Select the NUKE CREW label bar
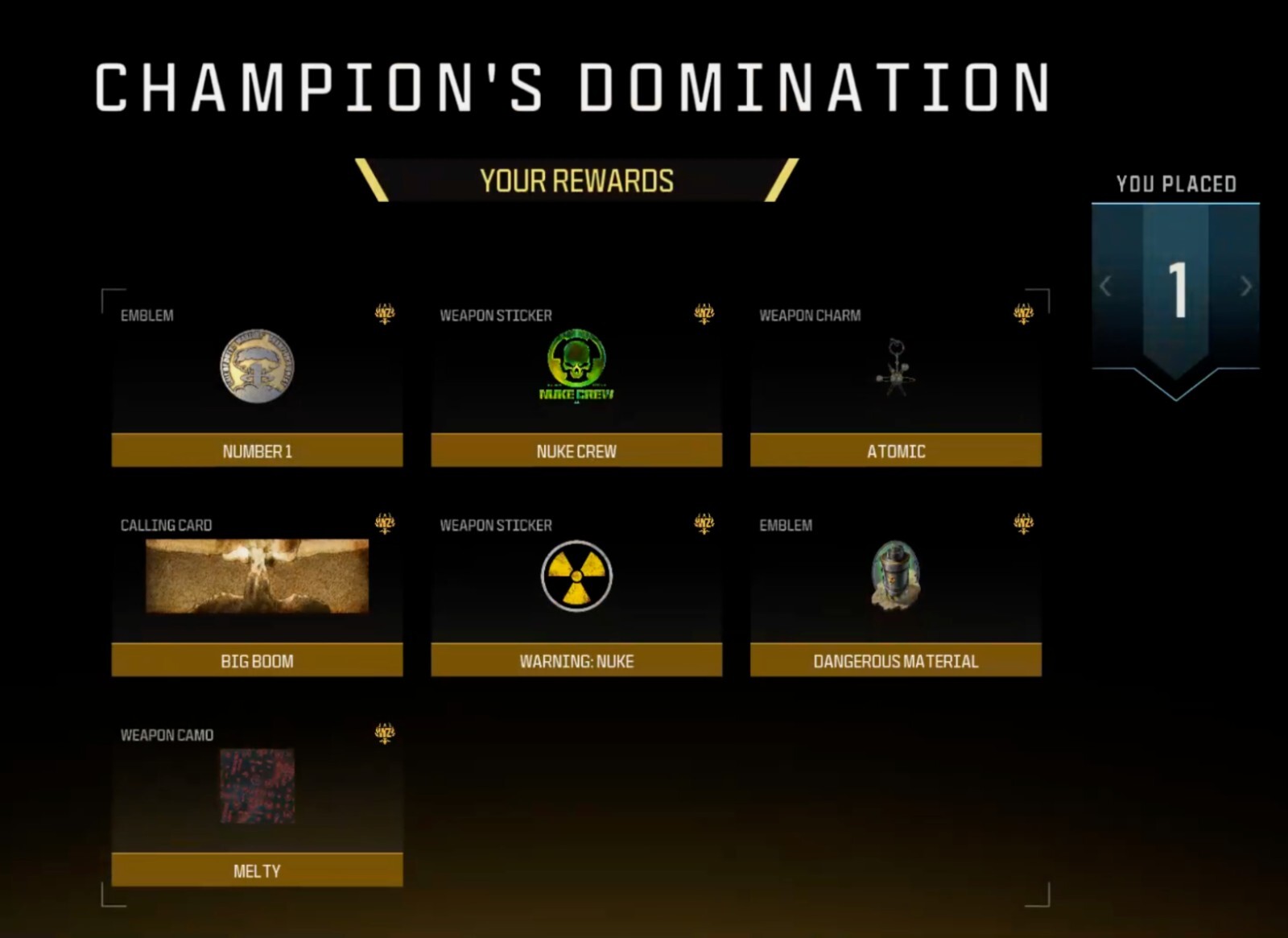1288x938 pixels. (x=576, y=452)
